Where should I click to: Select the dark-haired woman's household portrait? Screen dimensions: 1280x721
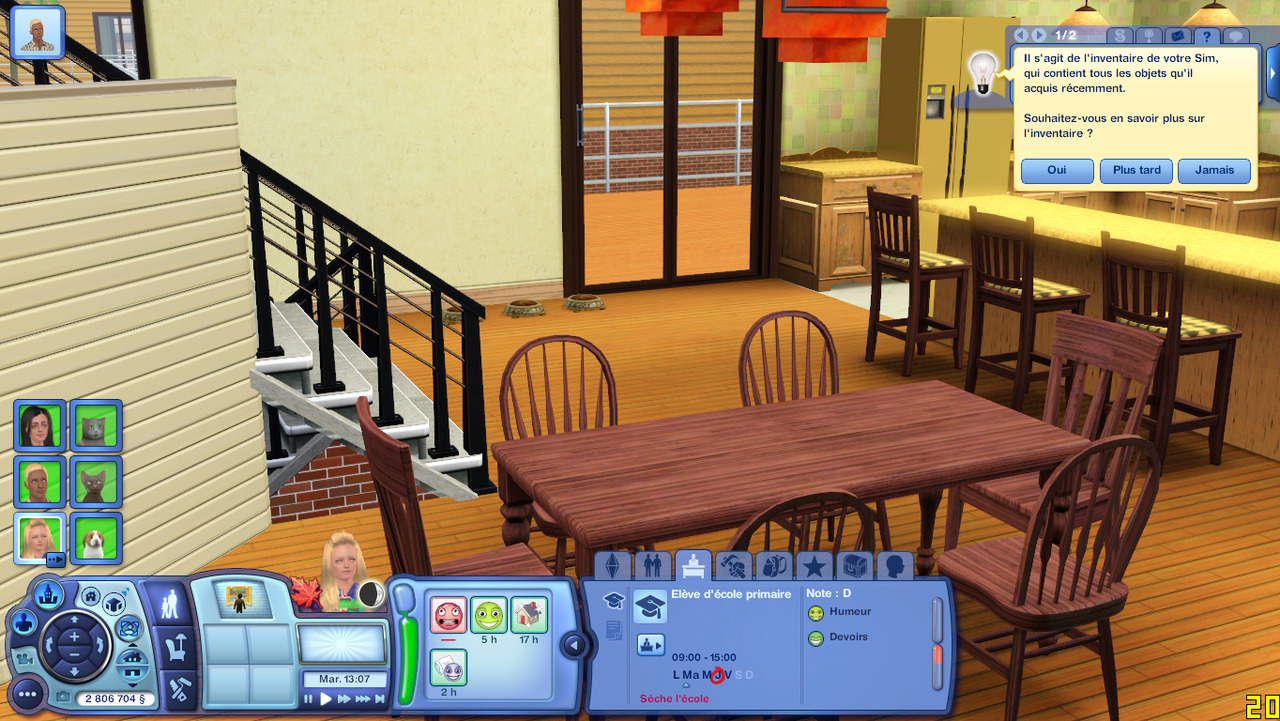[x=40, y=426]
